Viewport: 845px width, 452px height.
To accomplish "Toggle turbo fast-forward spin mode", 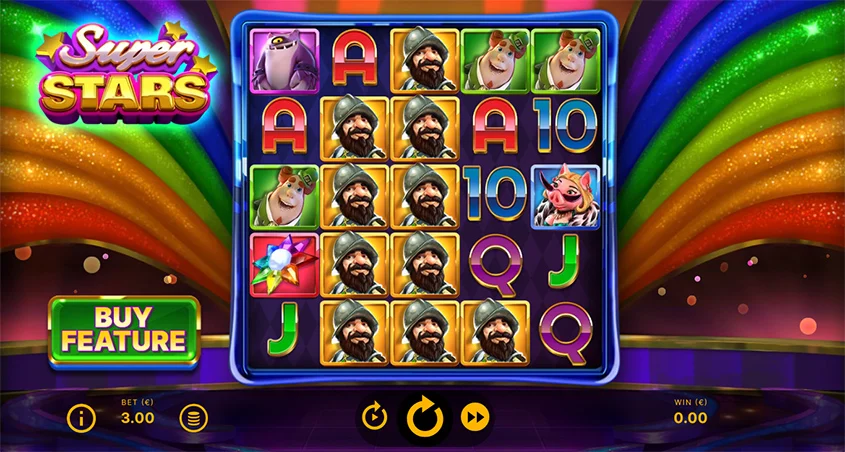I will 474,416.
